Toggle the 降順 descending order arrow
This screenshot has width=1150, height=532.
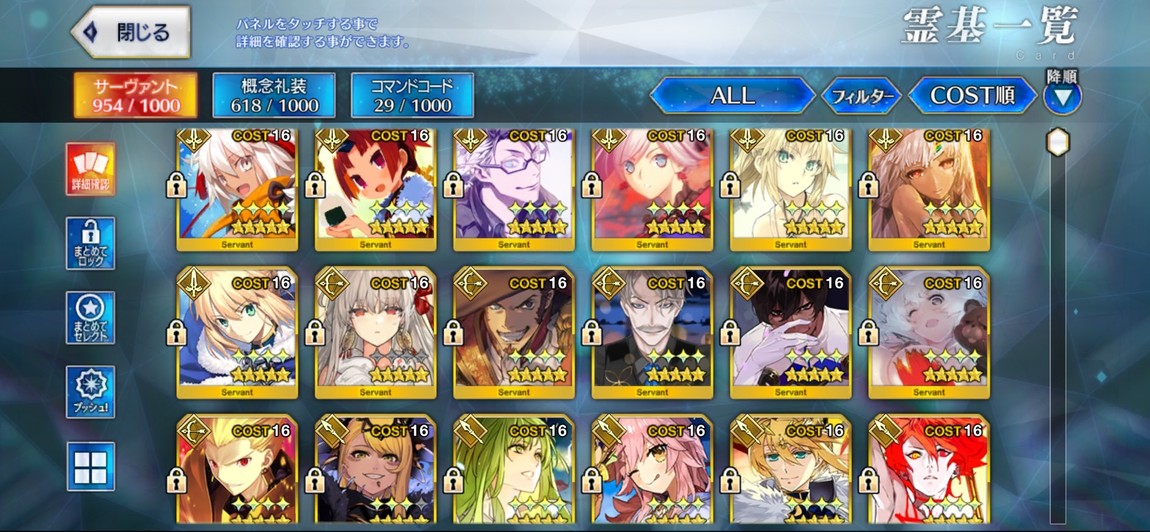(x=1062, y=97)
